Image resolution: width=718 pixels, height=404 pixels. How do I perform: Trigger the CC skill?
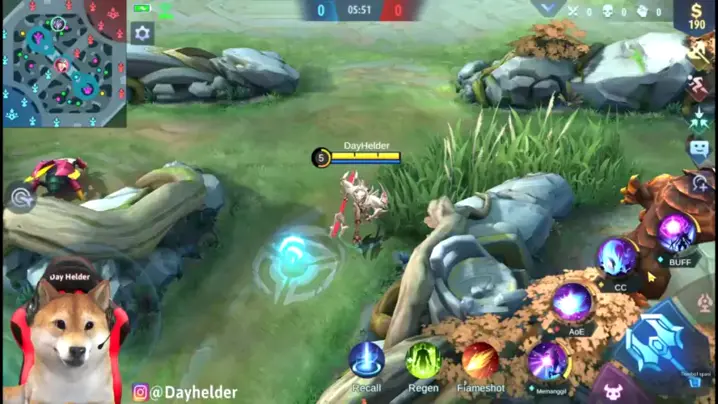coord(618,258)
